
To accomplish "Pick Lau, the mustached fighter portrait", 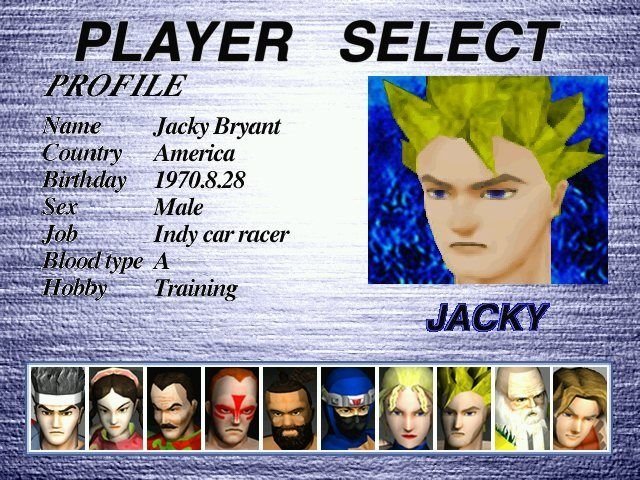I will pyautogui.click(x=174, y=408).
